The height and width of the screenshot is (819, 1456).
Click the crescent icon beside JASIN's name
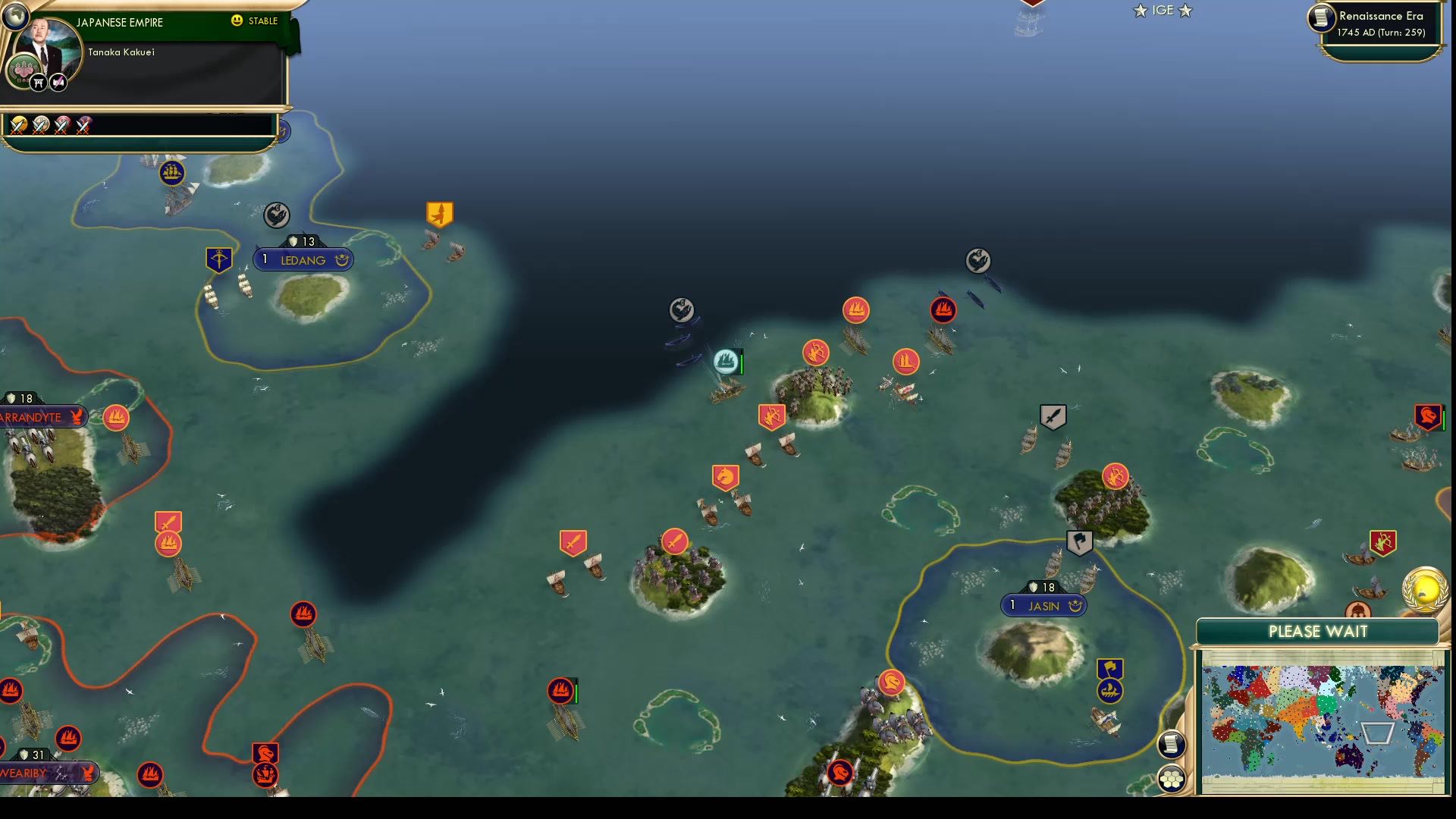[1076, 605]
